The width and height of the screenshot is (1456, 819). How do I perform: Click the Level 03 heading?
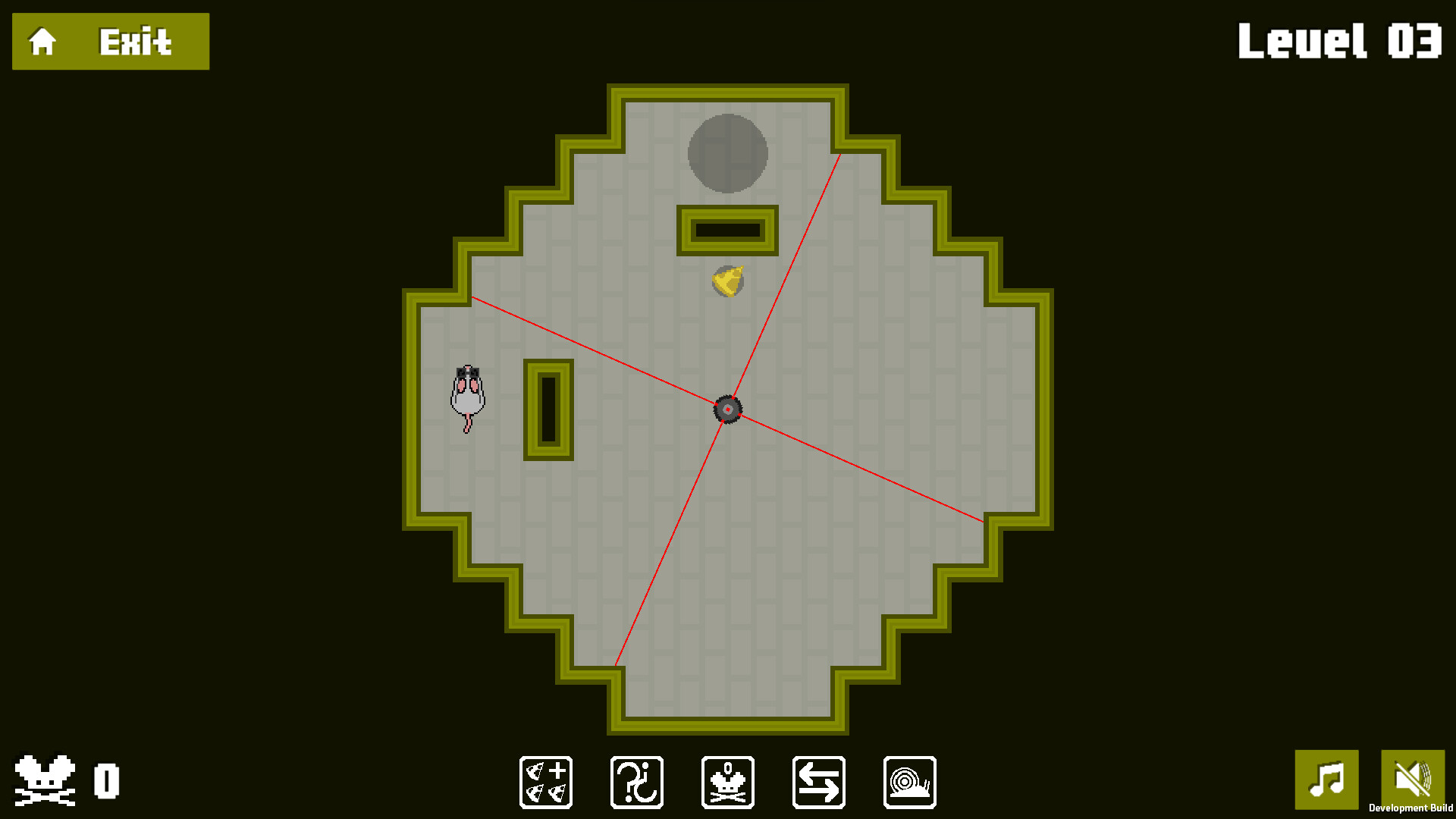click(1339, 42)
